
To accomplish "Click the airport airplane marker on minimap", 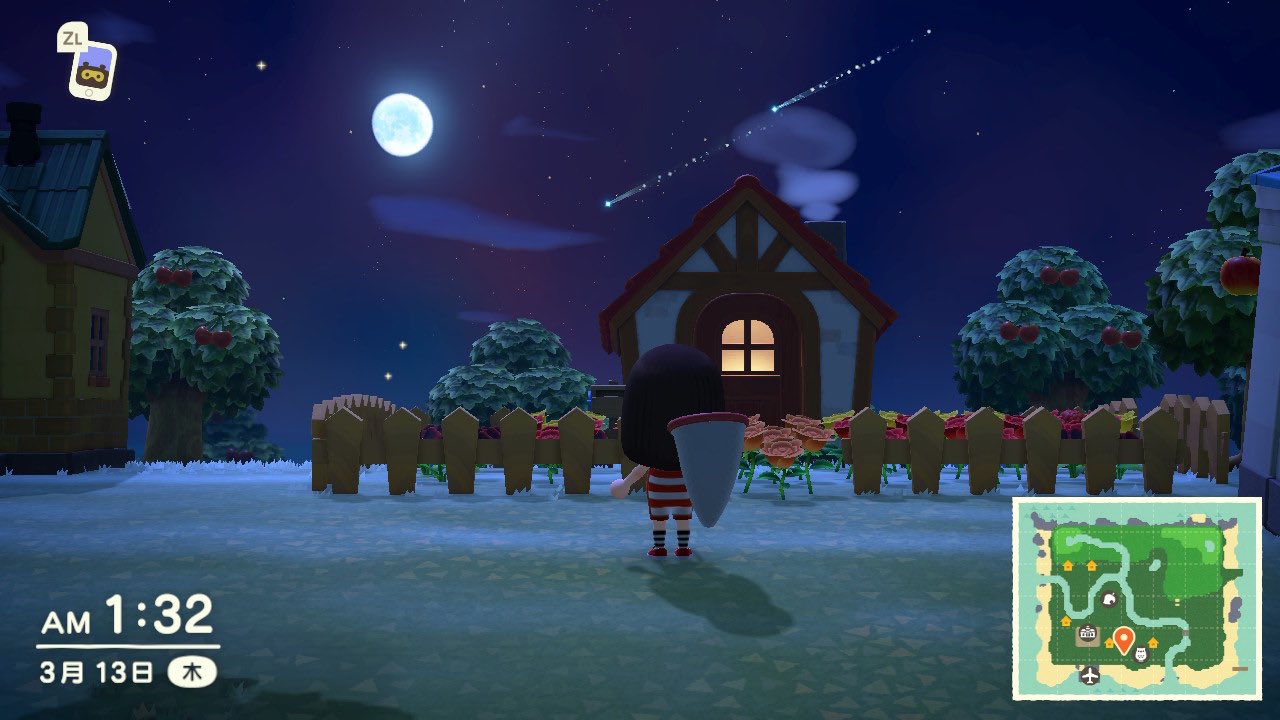I will [1090, 675].
